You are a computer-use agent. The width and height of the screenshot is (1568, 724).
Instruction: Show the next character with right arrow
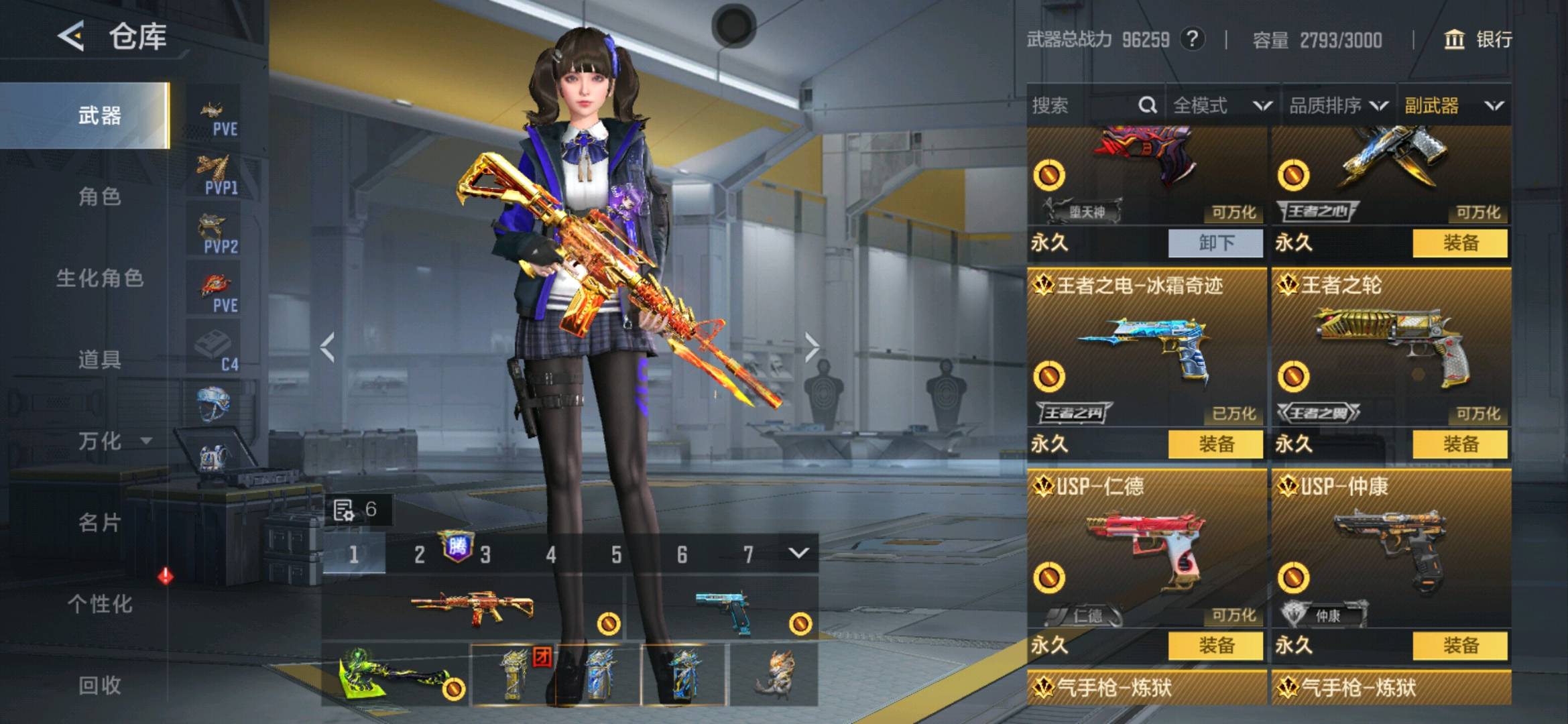tap(812, 347)
